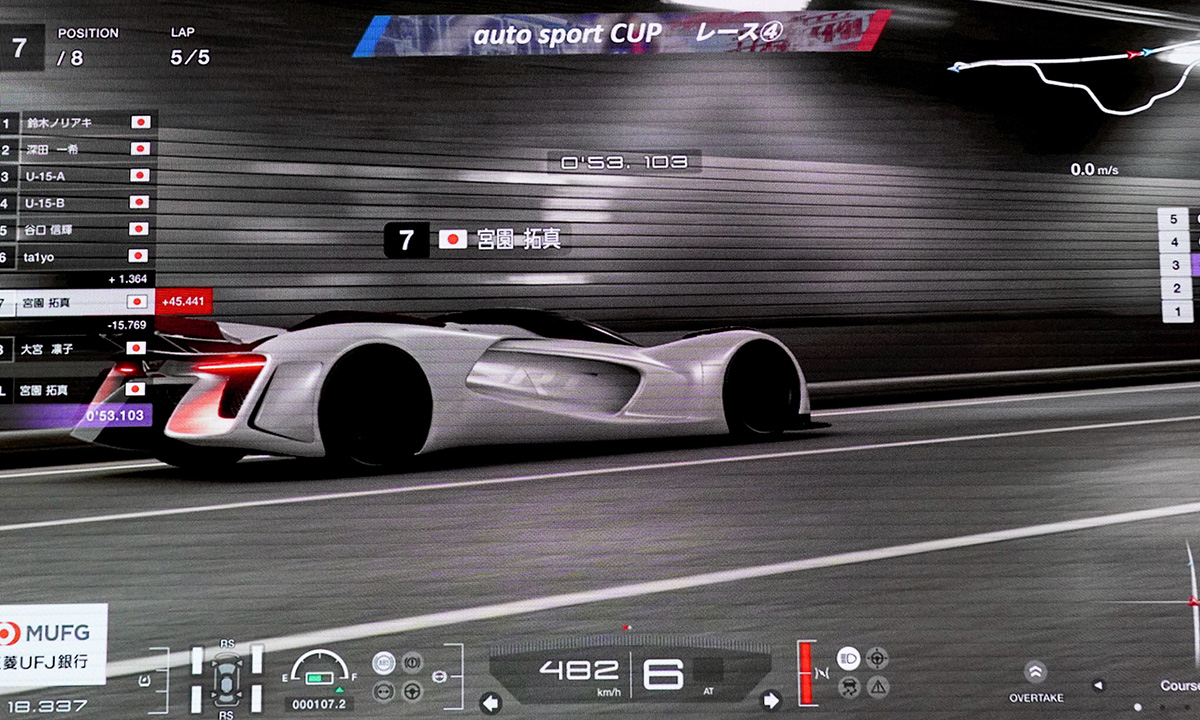
Task: Click the steering wheel assist icon
Action: [x=411, y=690]
